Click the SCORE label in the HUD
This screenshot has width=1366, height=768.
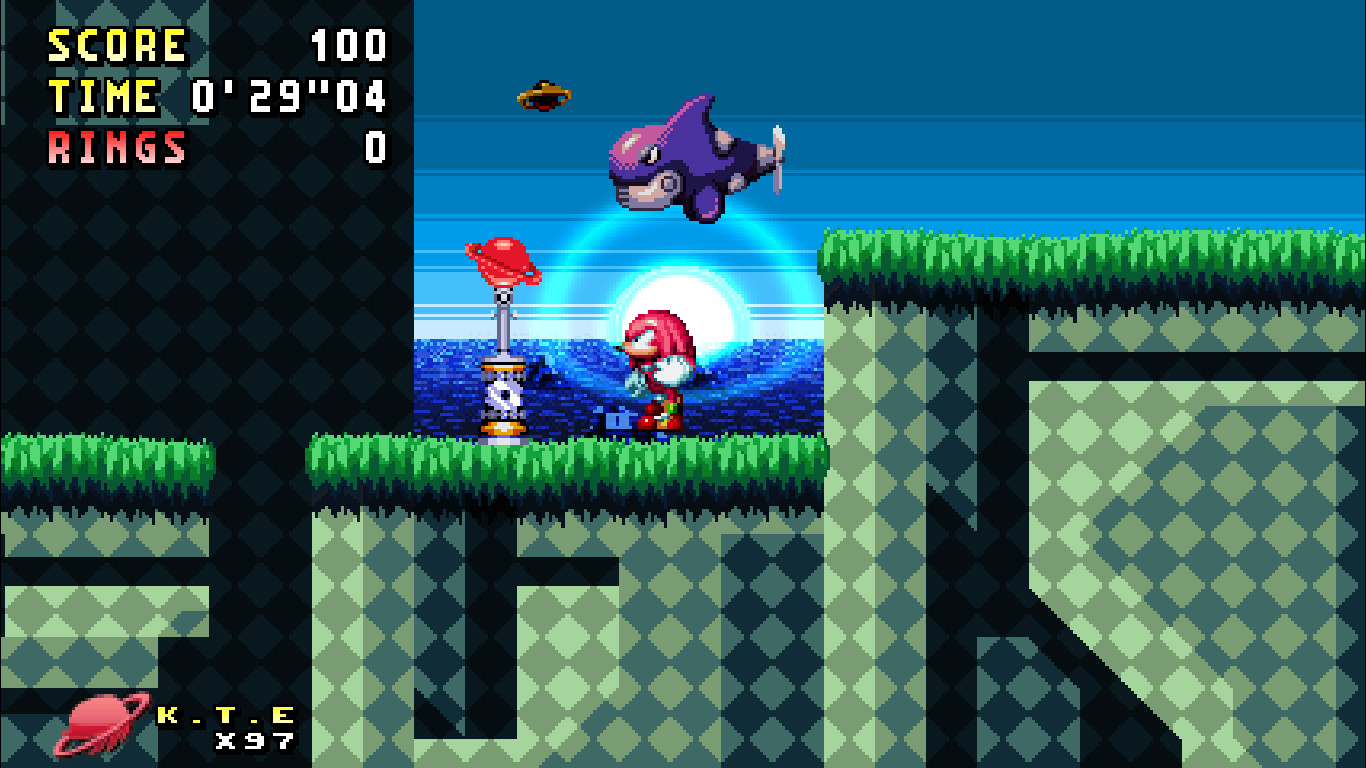coord(115,43)
